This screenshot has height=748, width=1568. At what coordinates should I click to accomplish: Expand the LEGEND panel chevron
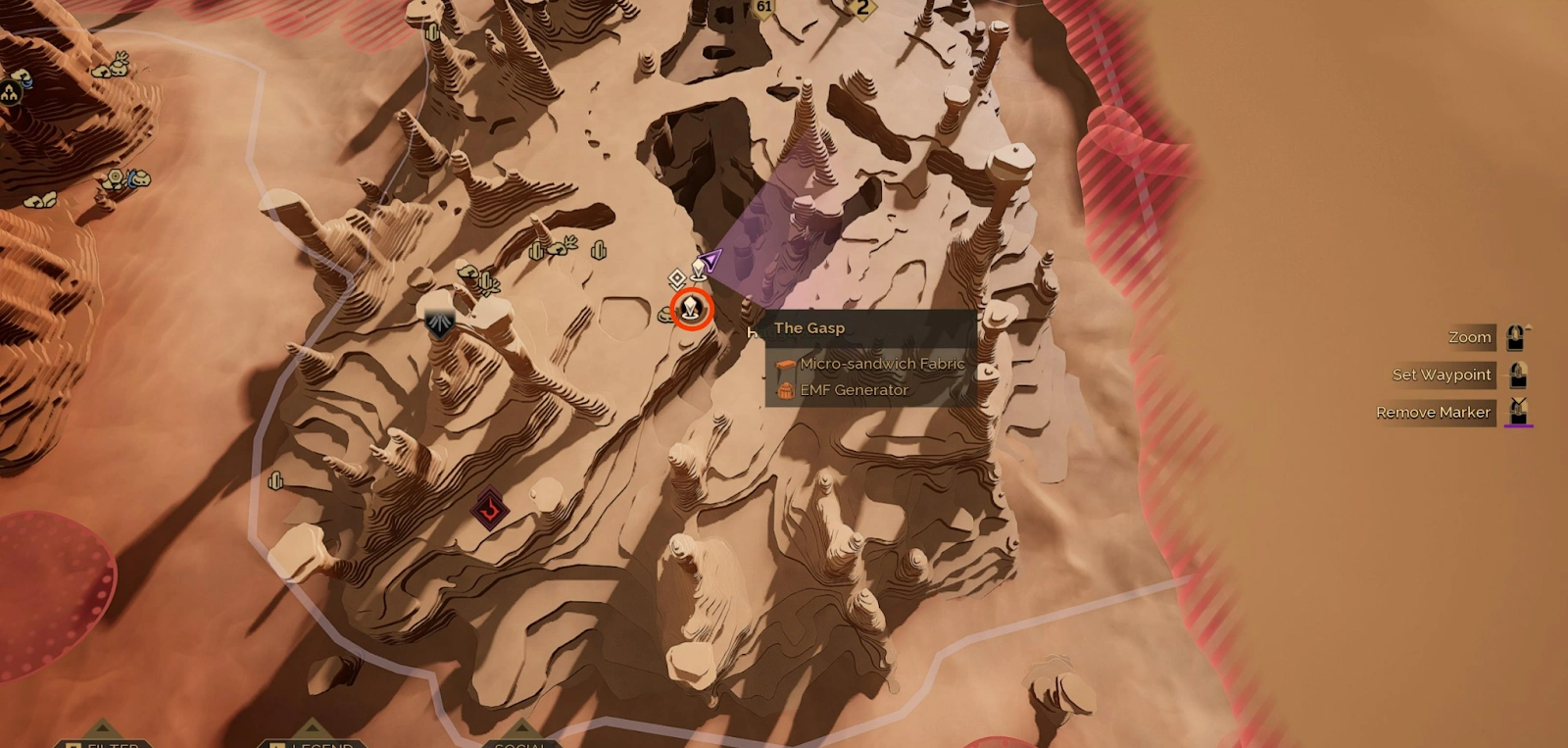pyautogui.click(x=311, y=726)
